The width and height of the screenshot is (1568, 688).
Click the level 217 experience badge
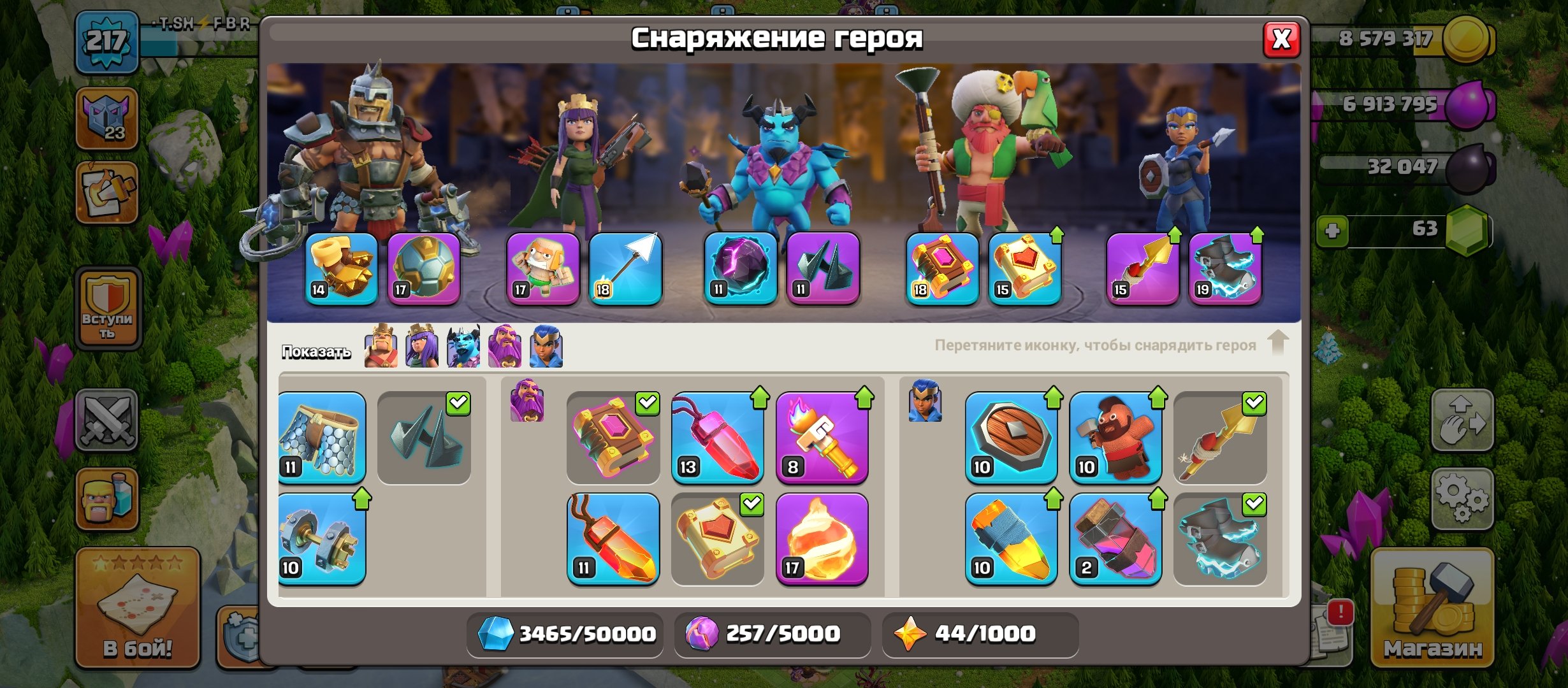(107, 42)
